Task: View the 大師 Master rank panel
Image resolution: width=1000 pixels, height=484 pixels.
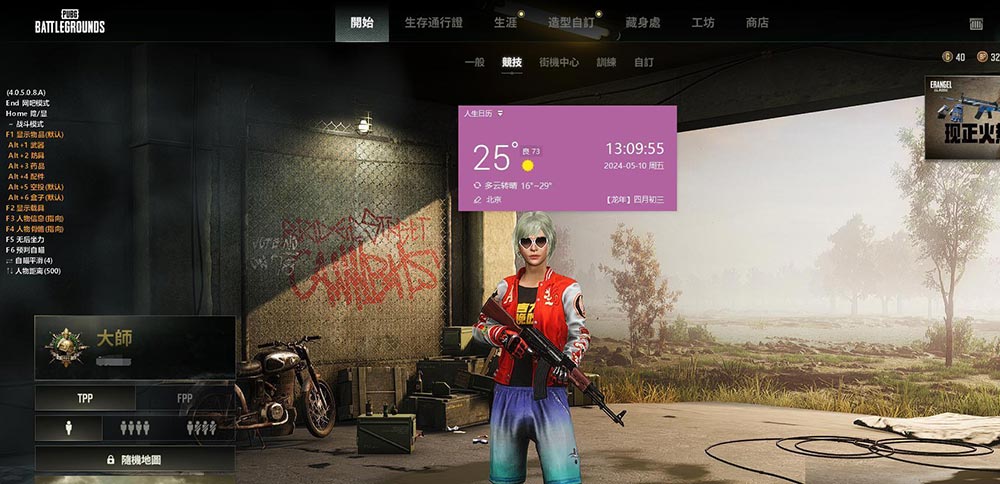Action: 135,346
